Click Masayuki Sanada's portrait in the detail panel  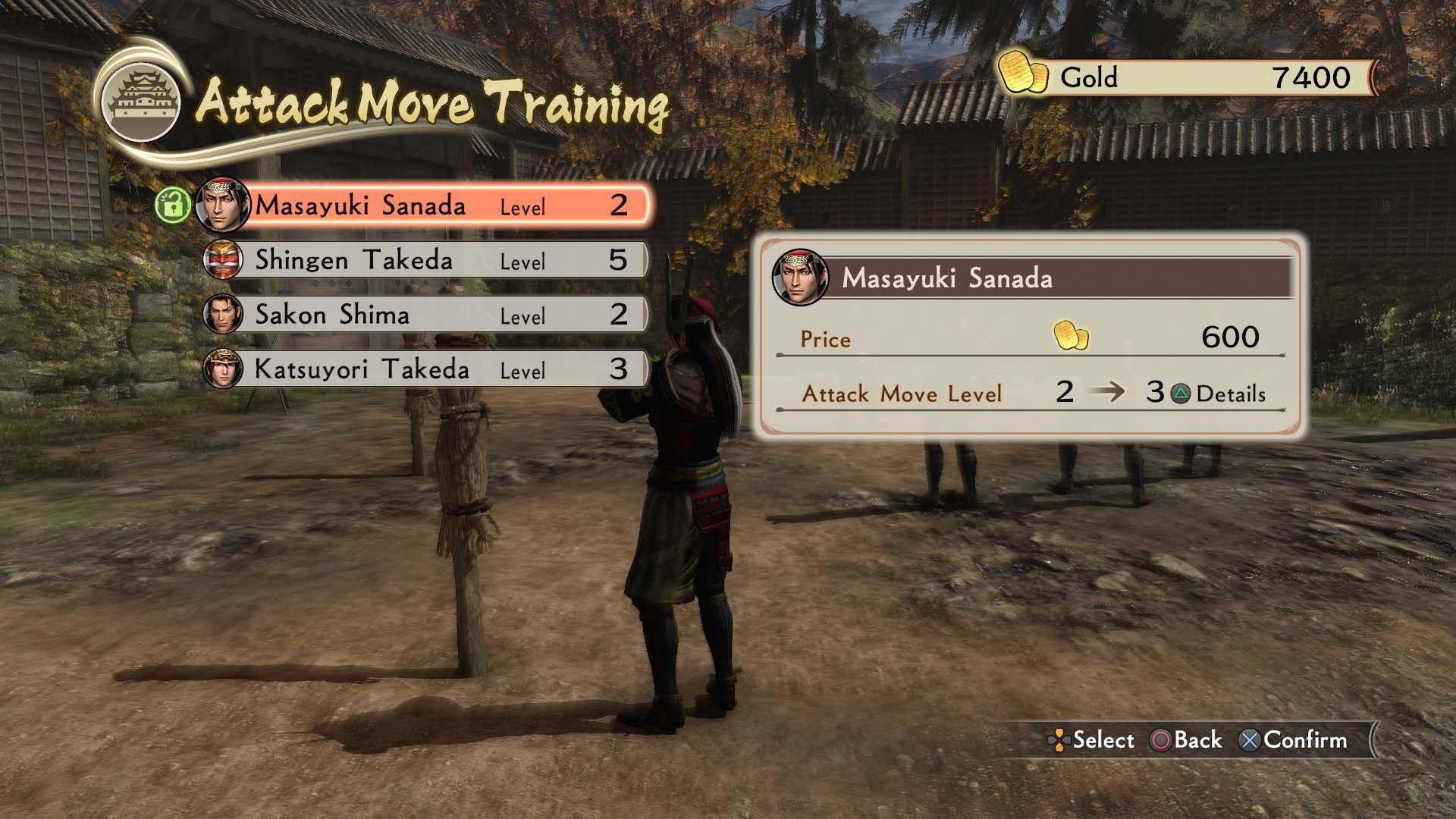[799, 277]
